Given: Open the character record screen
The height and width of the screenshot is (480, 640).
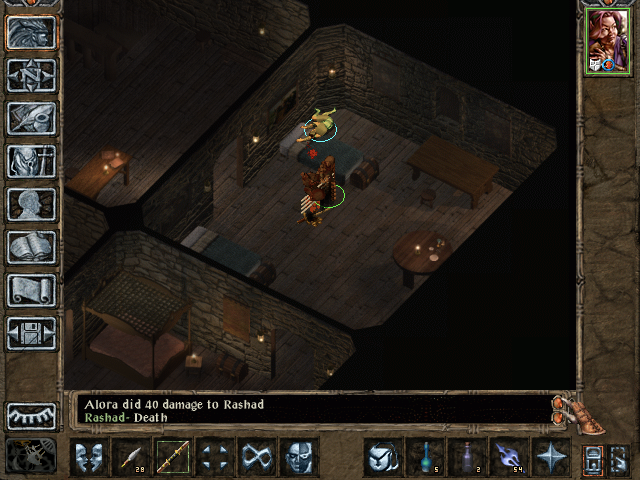Looking at the screenshot, I should [x=31, y=204].
